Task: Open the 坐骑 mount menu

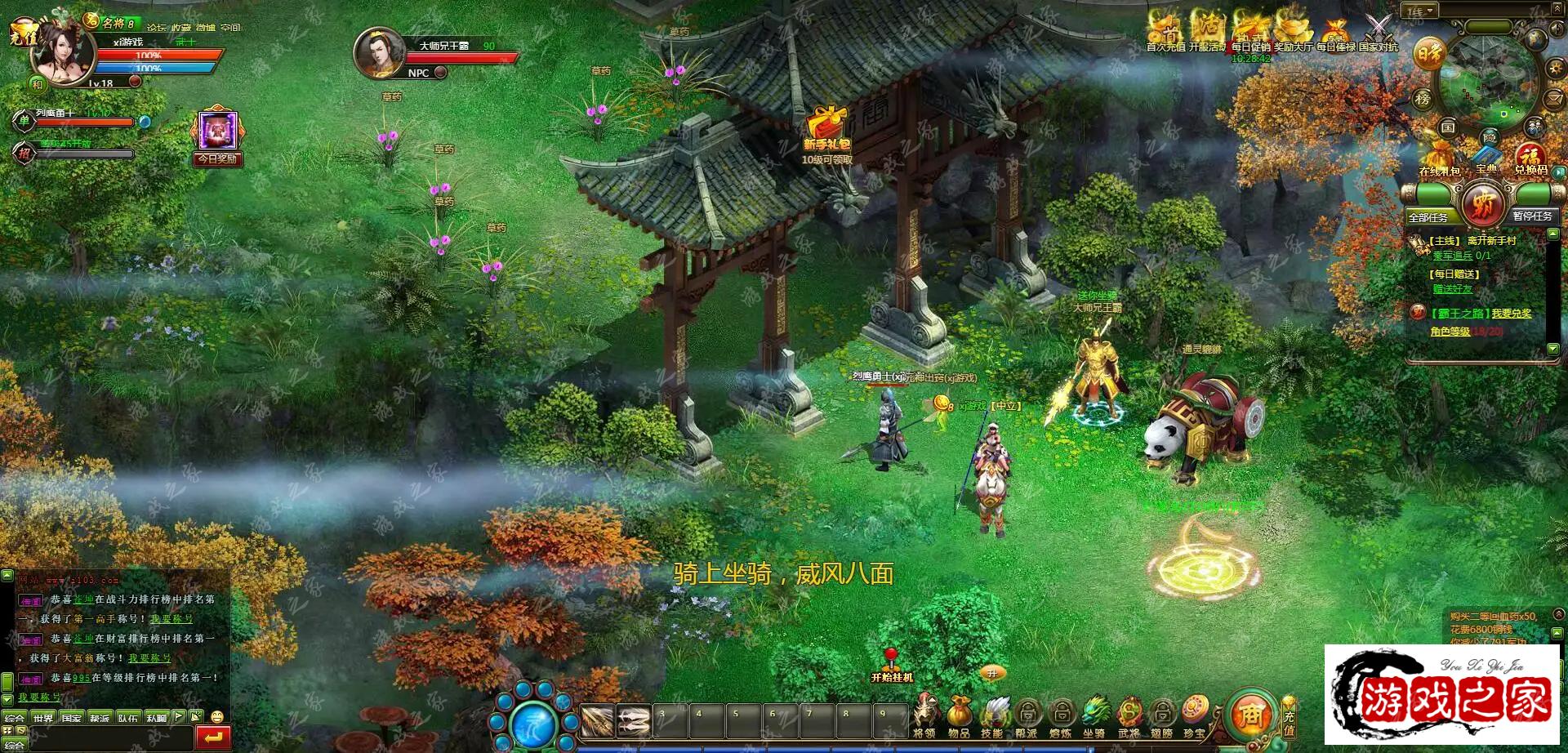Action: 1094,715
